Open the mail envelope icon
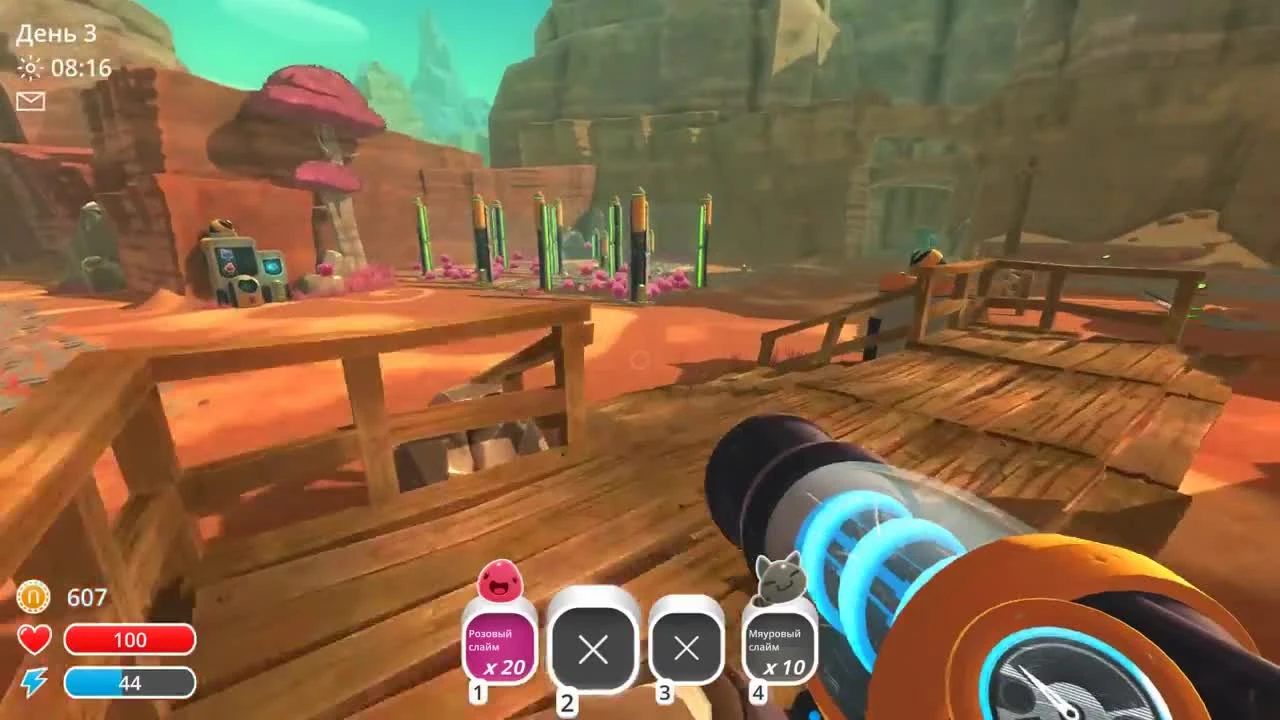This screenshot has height=720, width=1280. tap(31, 101)
